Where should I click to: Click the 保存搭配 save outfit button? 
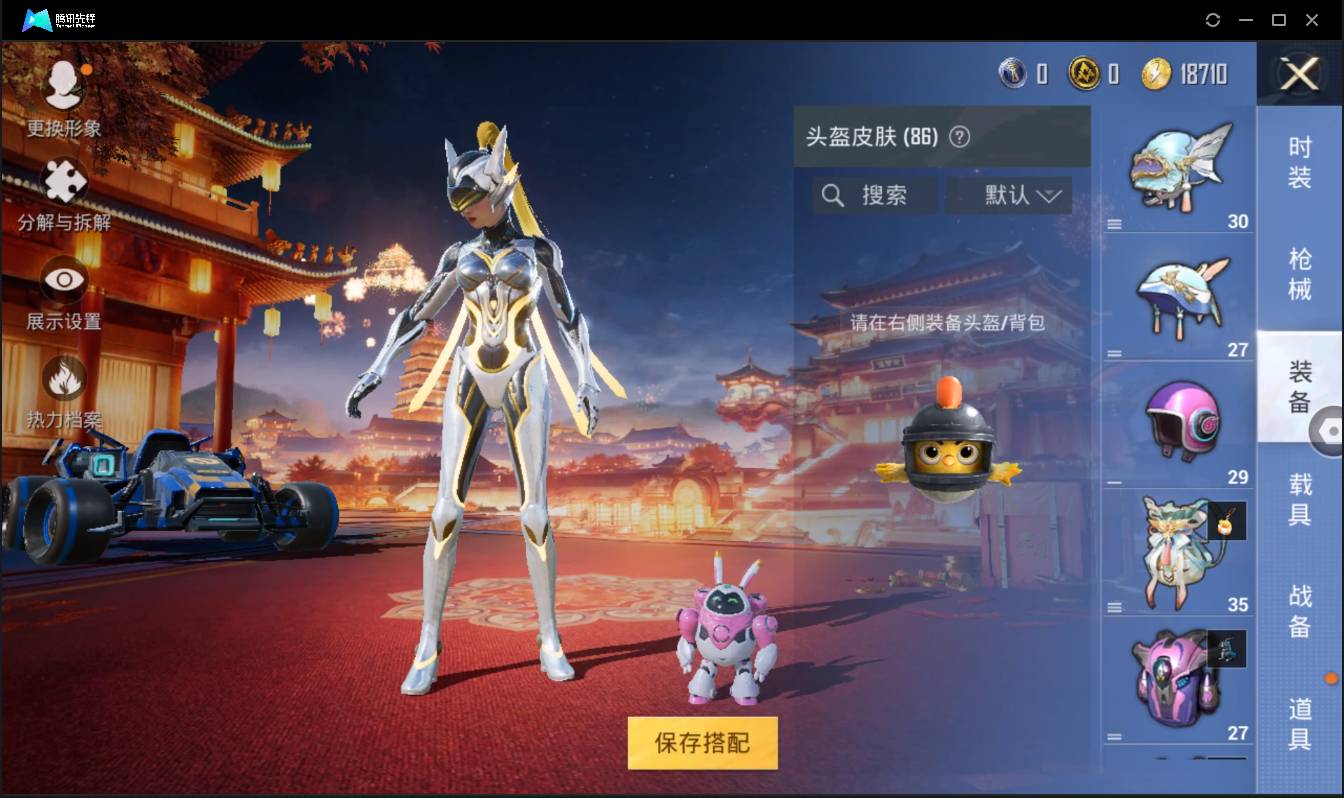(702, 744)
